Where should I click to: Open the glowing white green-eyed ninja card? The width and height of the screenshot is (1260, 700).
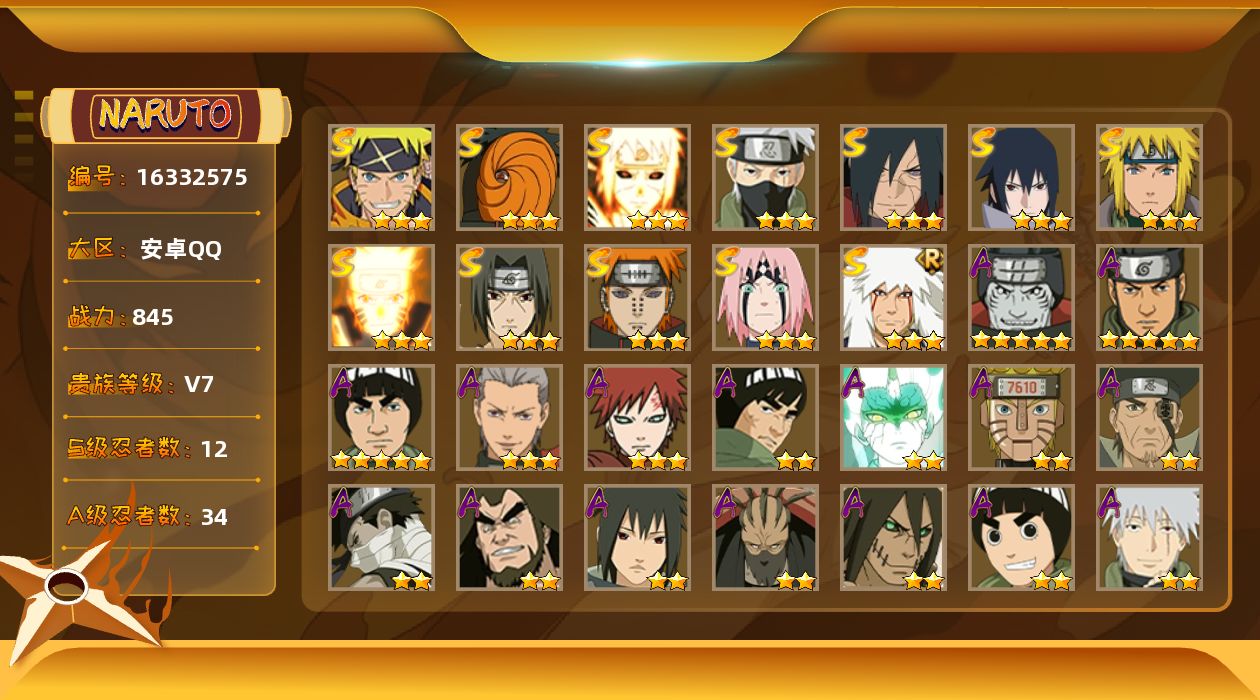click(893, 417)
